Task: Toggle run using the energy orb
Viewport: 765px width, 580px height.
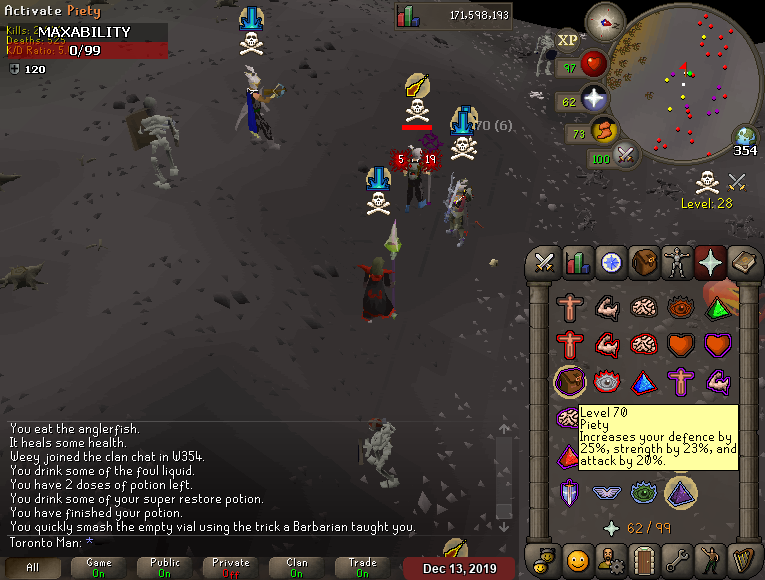Action: click(x=606, y=131)
